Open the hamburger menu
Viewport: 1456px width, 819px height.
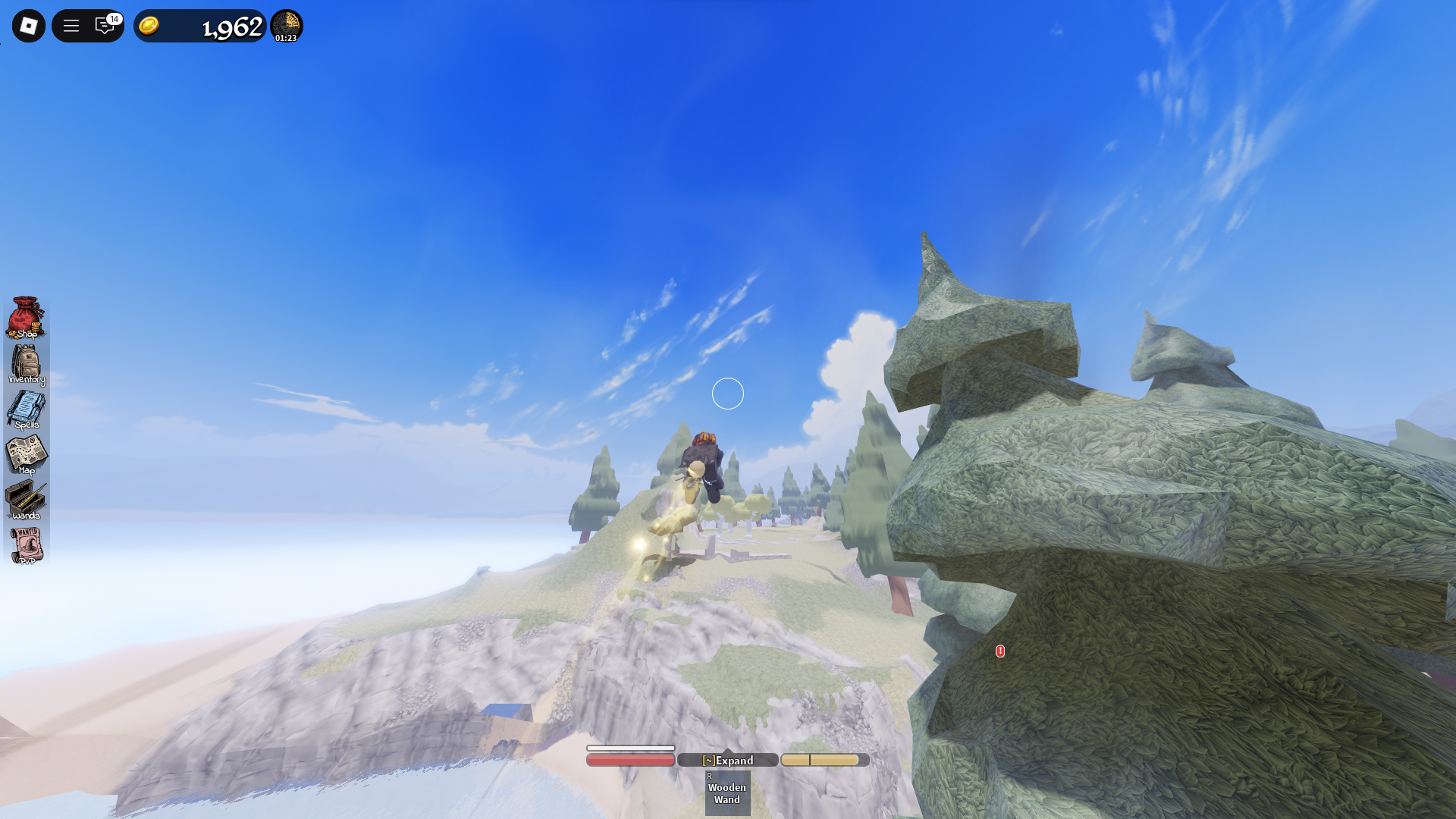(71, 25)
